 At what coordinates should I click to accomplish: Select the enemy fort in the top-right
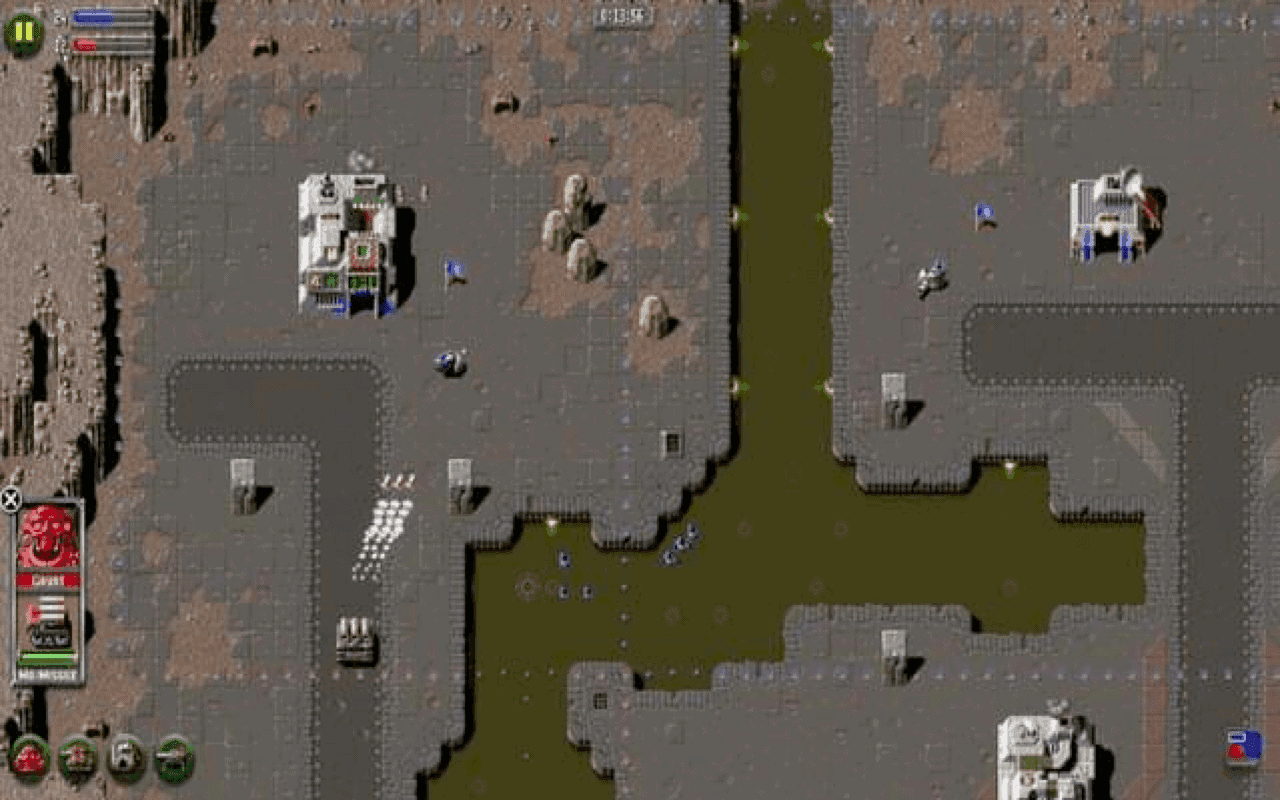click(1108, 215)
